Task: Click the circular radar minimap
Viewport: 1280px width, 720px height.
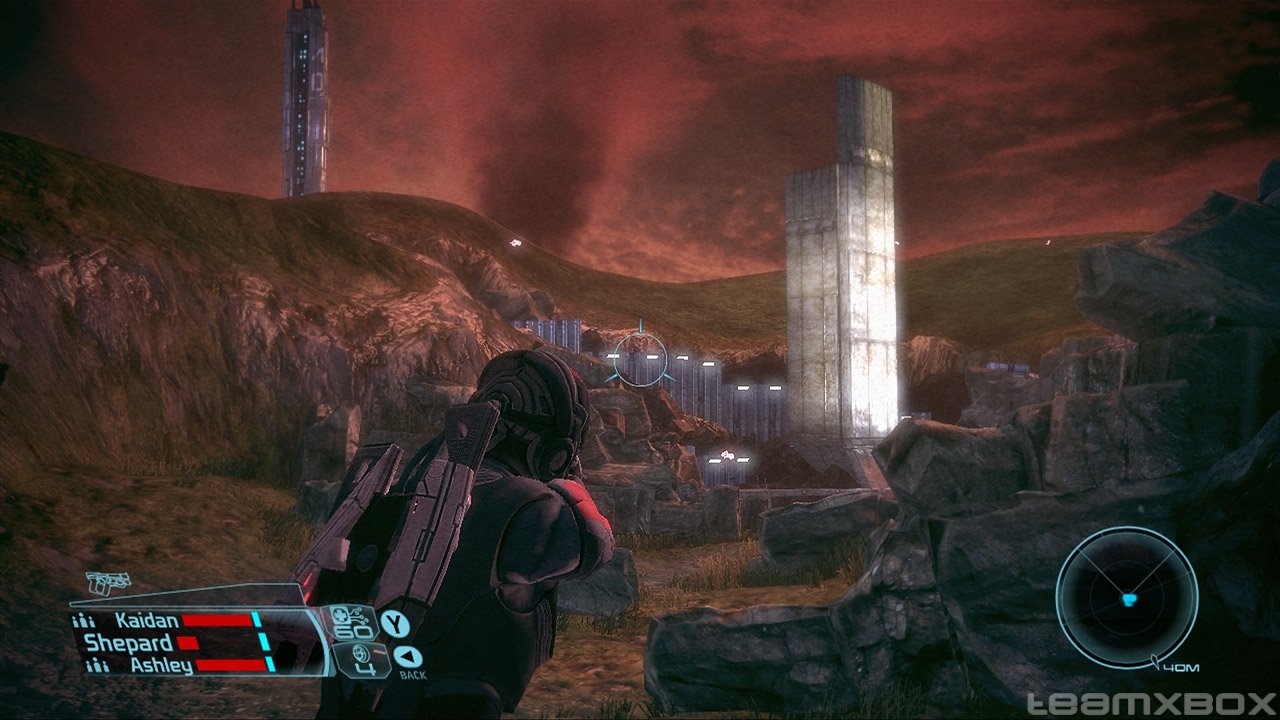Action: tap(1127, 597)
